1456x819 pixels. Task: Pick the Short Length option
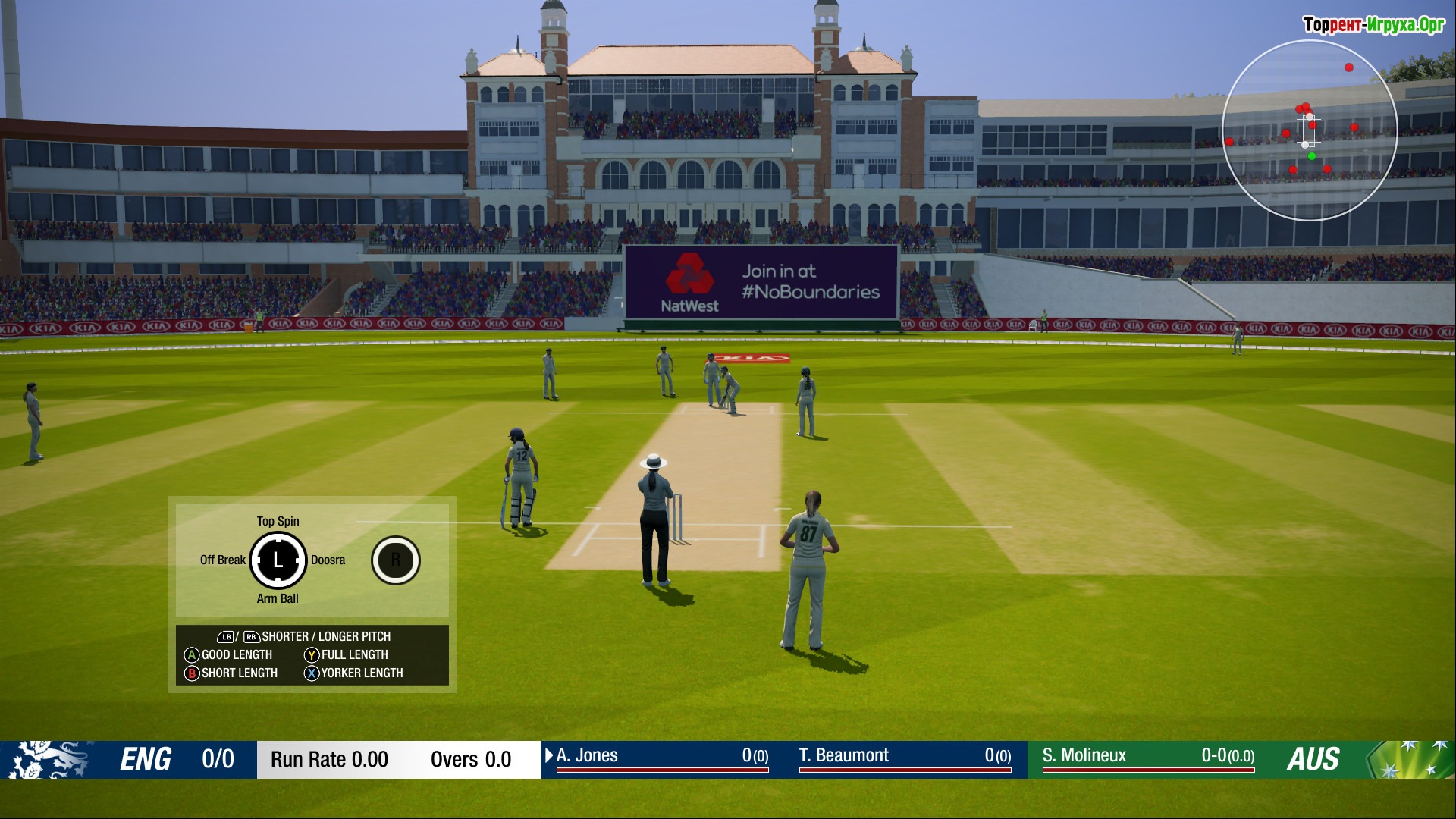[231, 673]
